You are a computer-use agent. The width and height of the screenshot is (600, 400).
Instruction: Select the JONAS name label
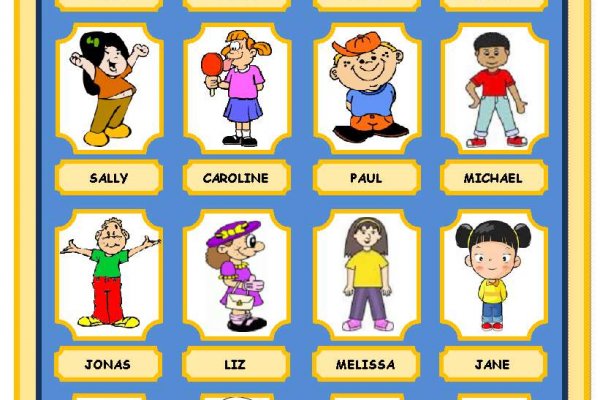109,364
